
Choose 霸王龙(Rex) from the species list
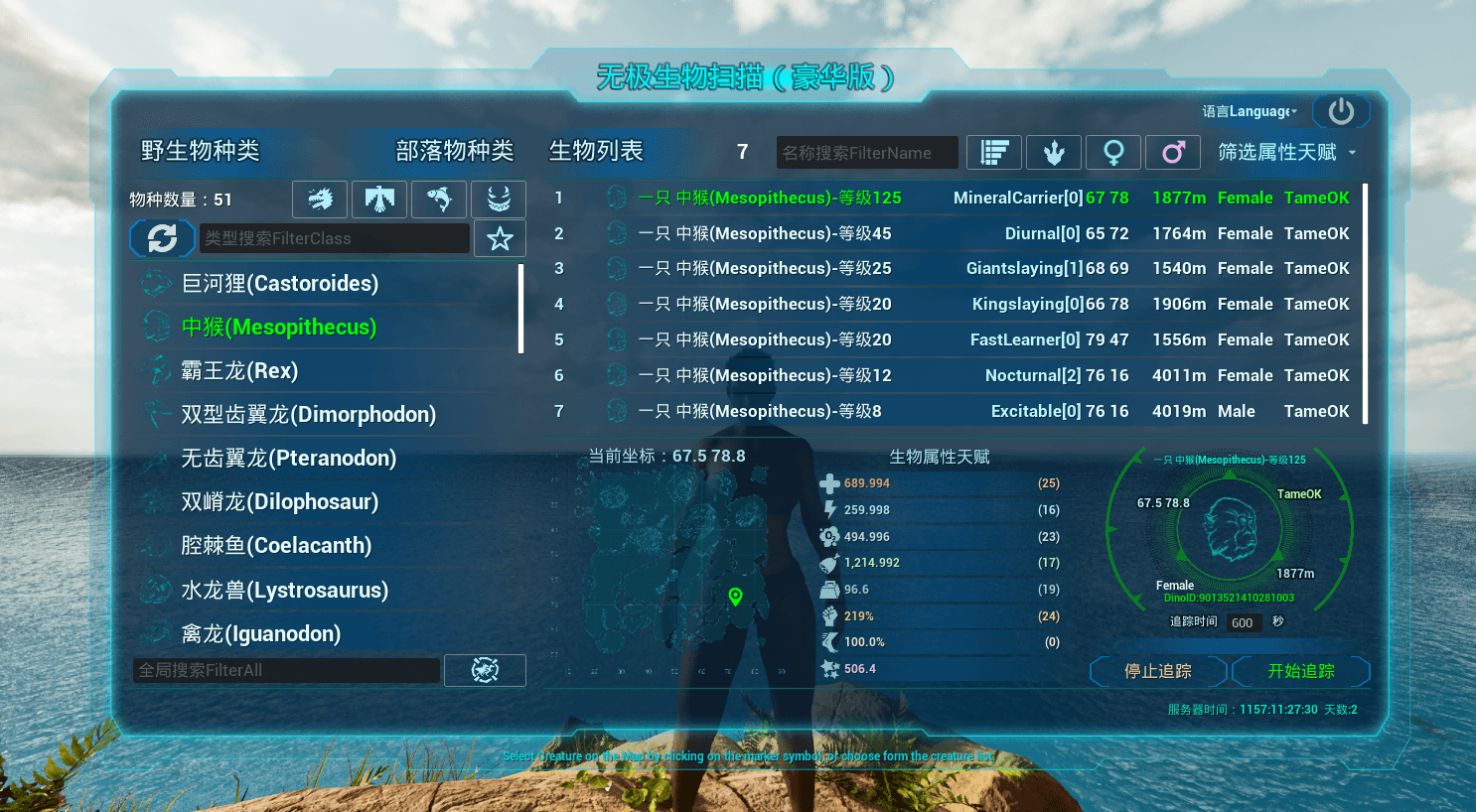click(239, 371)
